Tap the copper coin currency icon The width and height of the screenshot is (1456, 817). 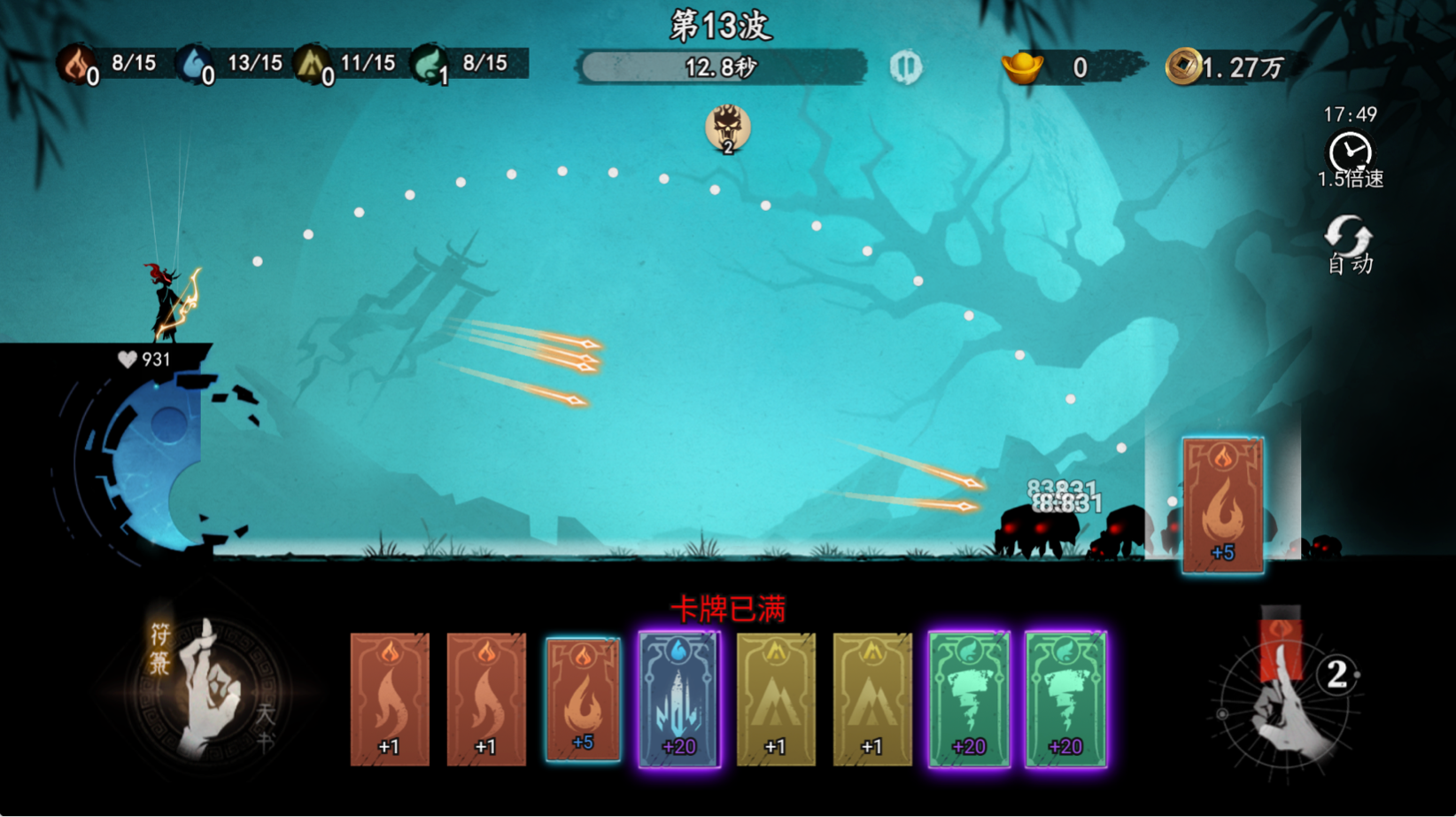(x=1183, y=66)
